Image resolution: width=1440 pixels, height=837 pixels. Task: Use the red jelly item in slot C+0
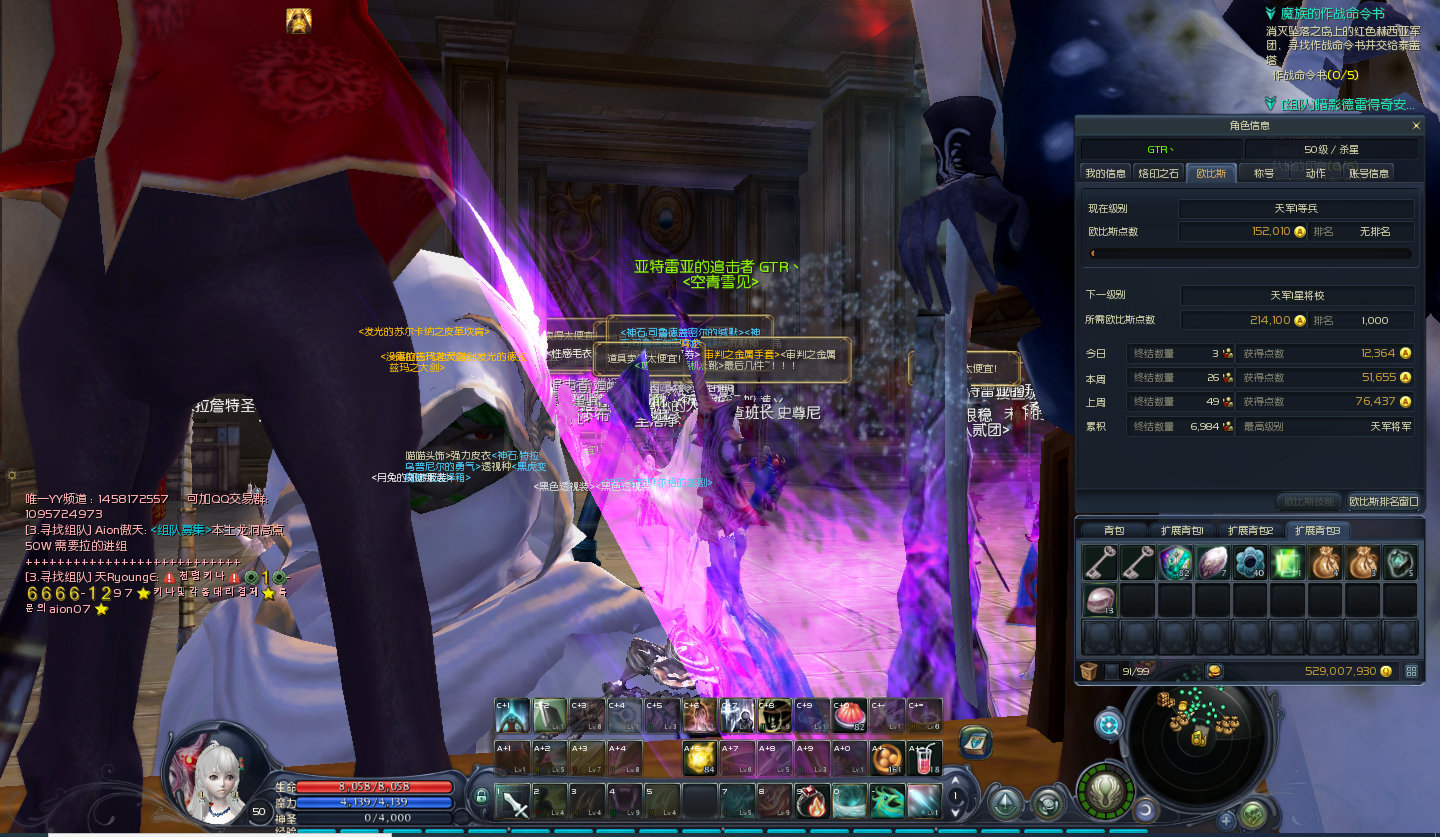[849, 716]
